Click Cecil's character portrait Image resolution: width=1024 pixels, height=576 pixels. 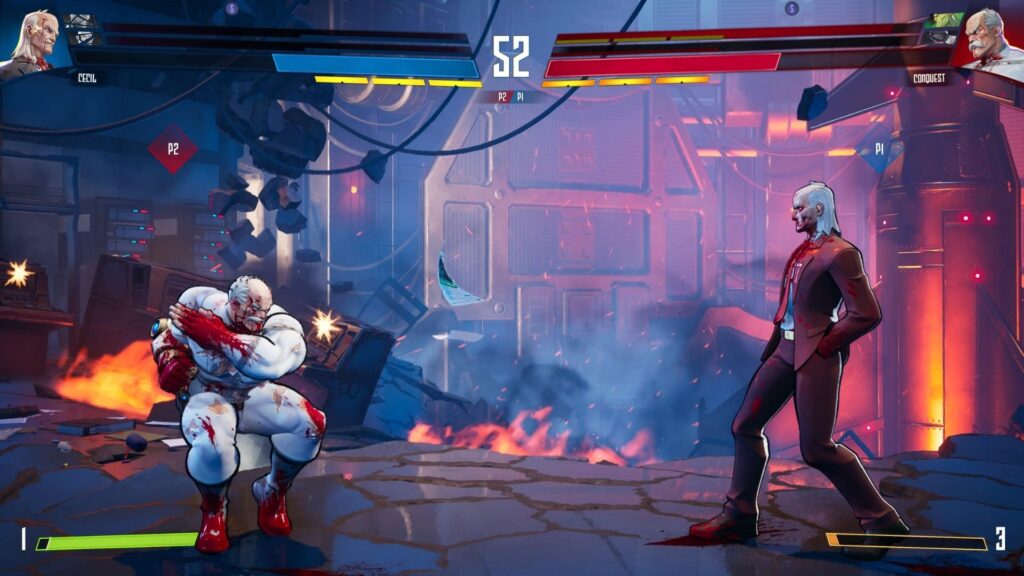click(32, 40)
